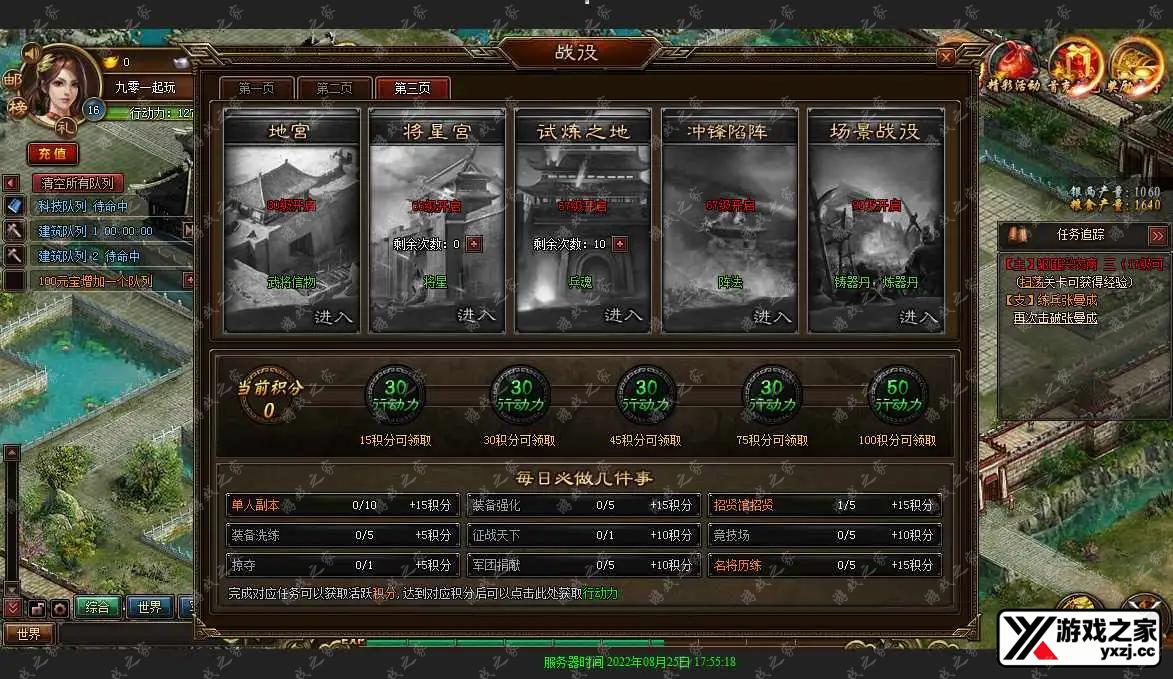
Task: Close the 战役 campaign window
Action: [x=945, y=57]
